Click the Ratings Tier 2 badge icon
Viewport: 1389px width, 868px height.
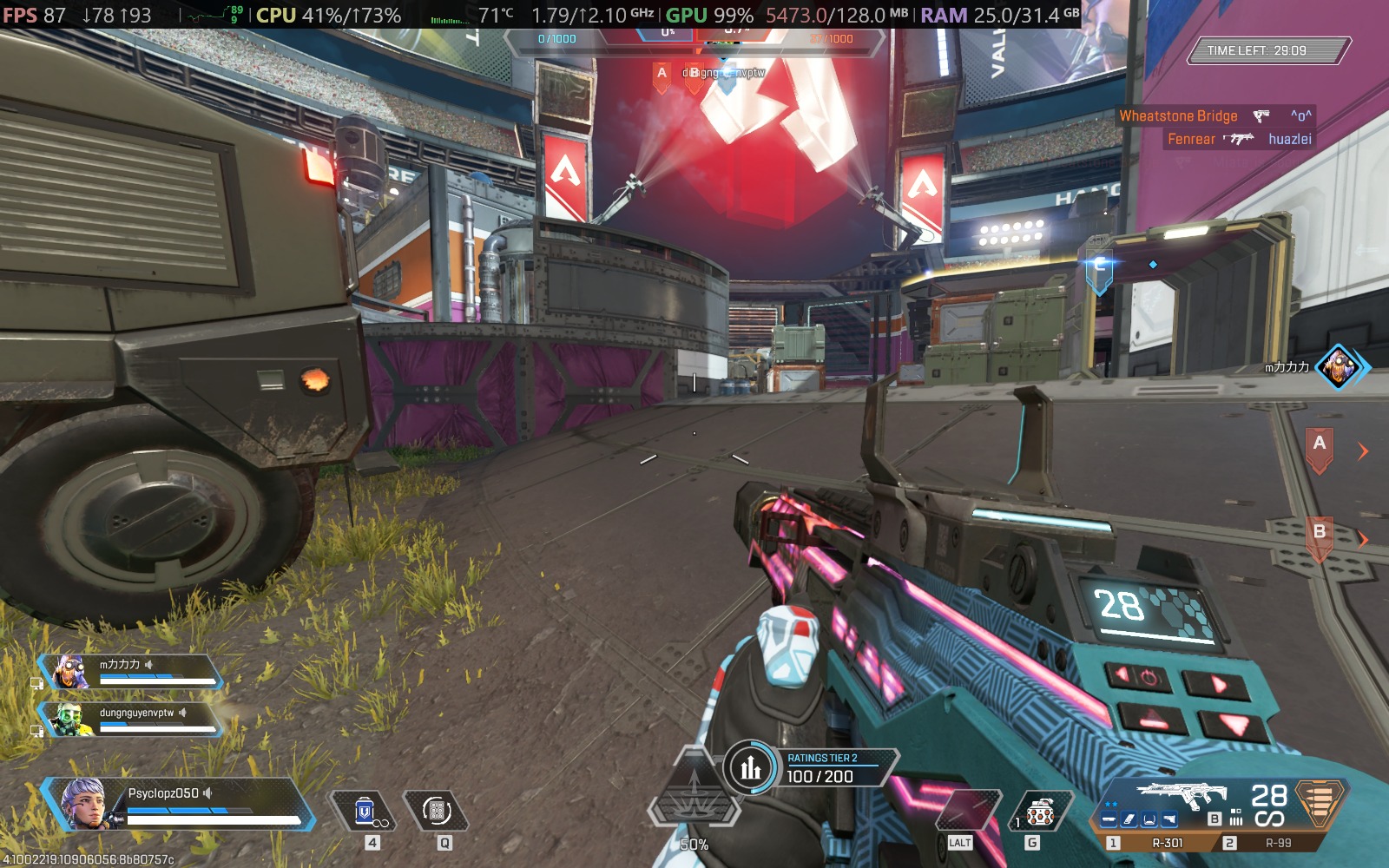pyautogui.click(x=748, y=766)
